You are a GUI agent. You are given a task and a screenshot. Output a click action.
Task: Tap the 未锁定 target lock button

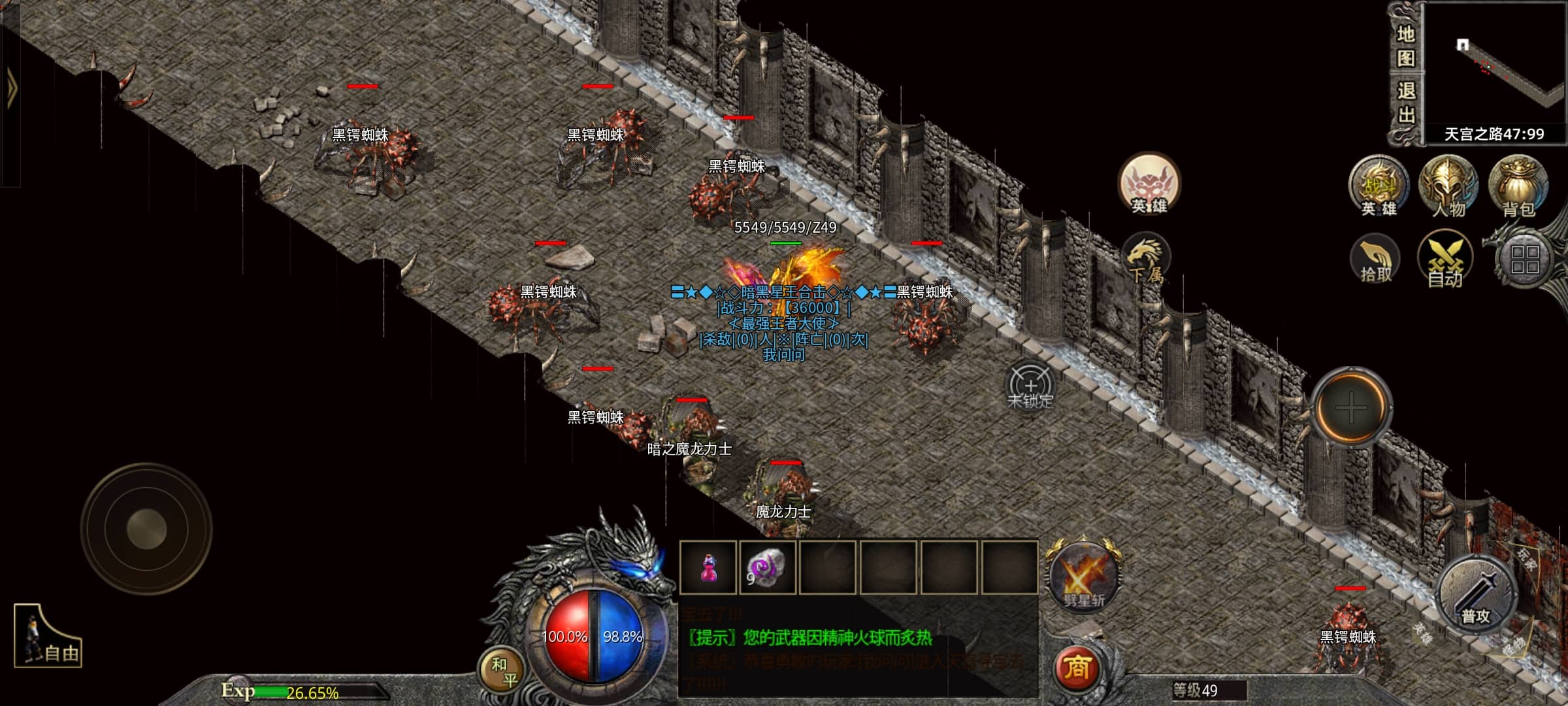click(x=1030, y=386)
